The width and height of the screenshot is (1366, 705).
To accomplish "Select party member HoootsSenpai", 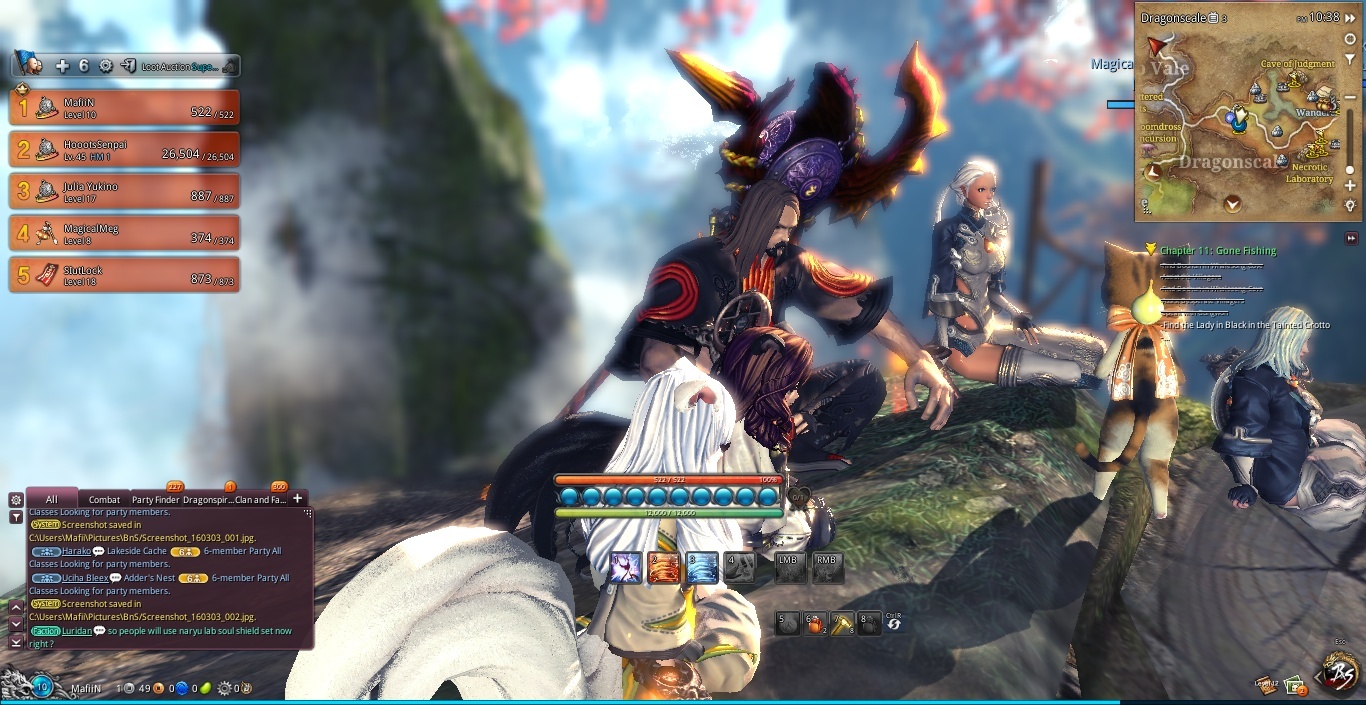I will 124,150.
